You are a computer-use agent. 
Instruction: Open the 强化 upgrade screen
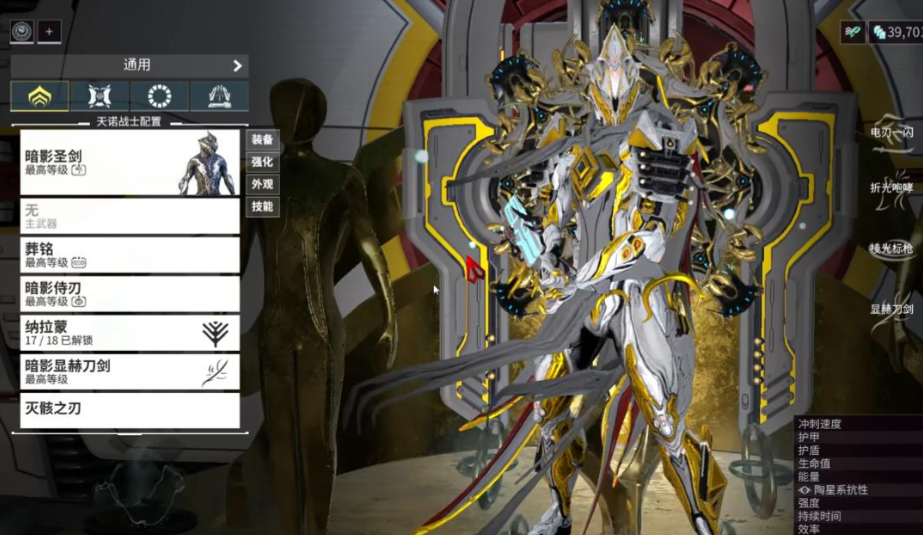pyautogui.click(x=262, y=162)
